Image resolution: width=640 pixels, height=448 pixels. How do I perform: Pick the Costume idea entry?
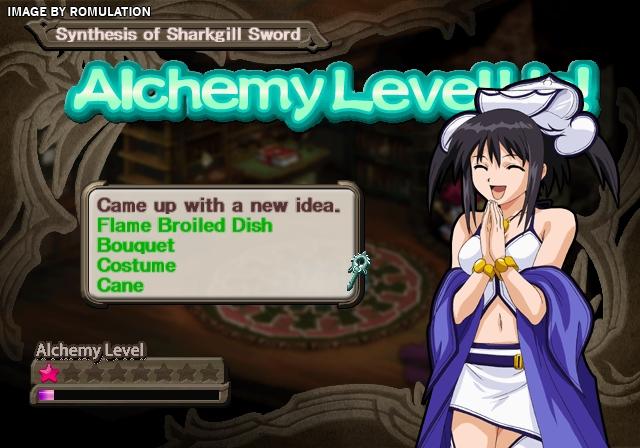pos(137,265)
